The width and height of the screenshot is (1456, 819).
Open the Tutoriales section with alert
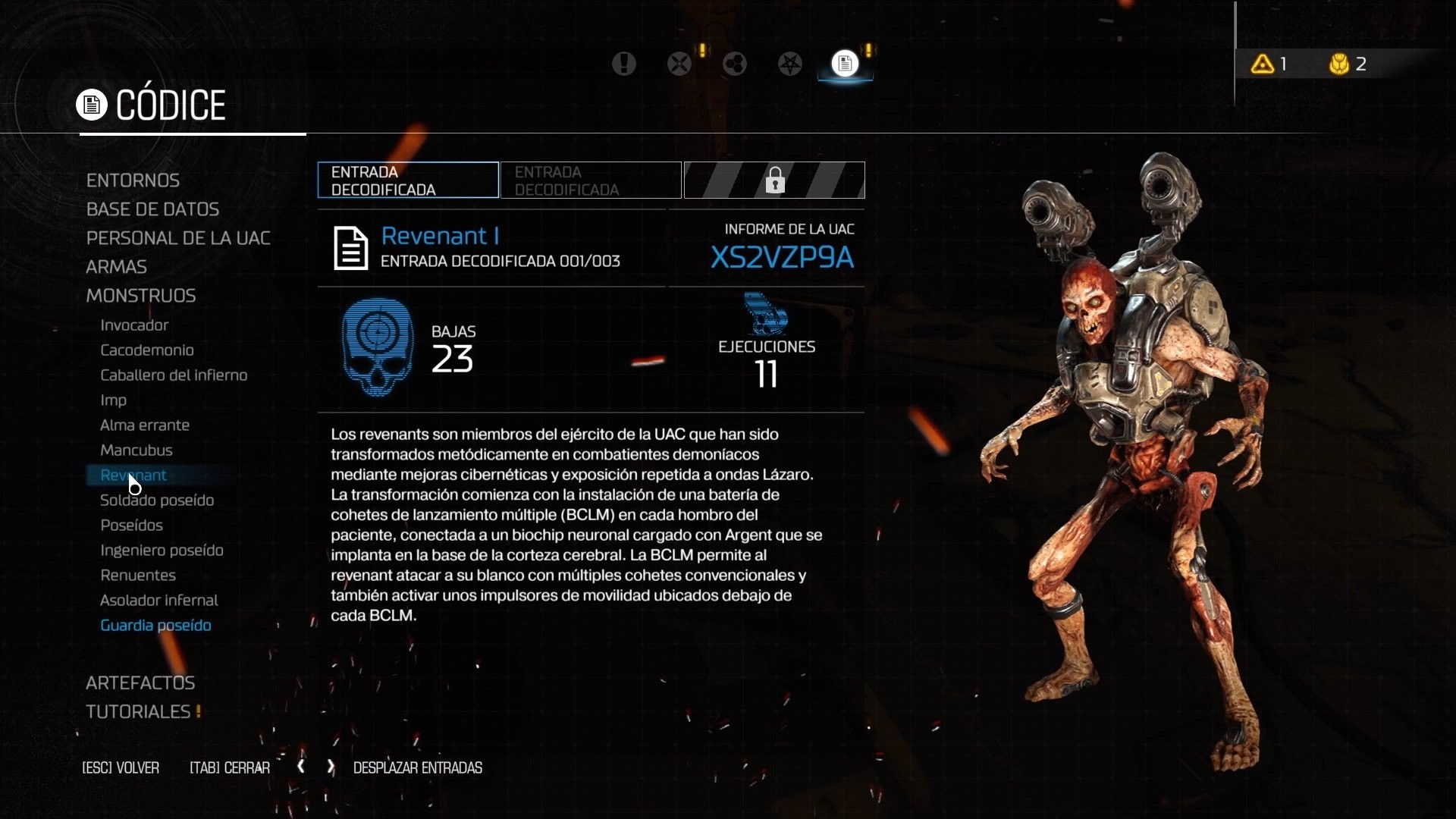(137, 711)
